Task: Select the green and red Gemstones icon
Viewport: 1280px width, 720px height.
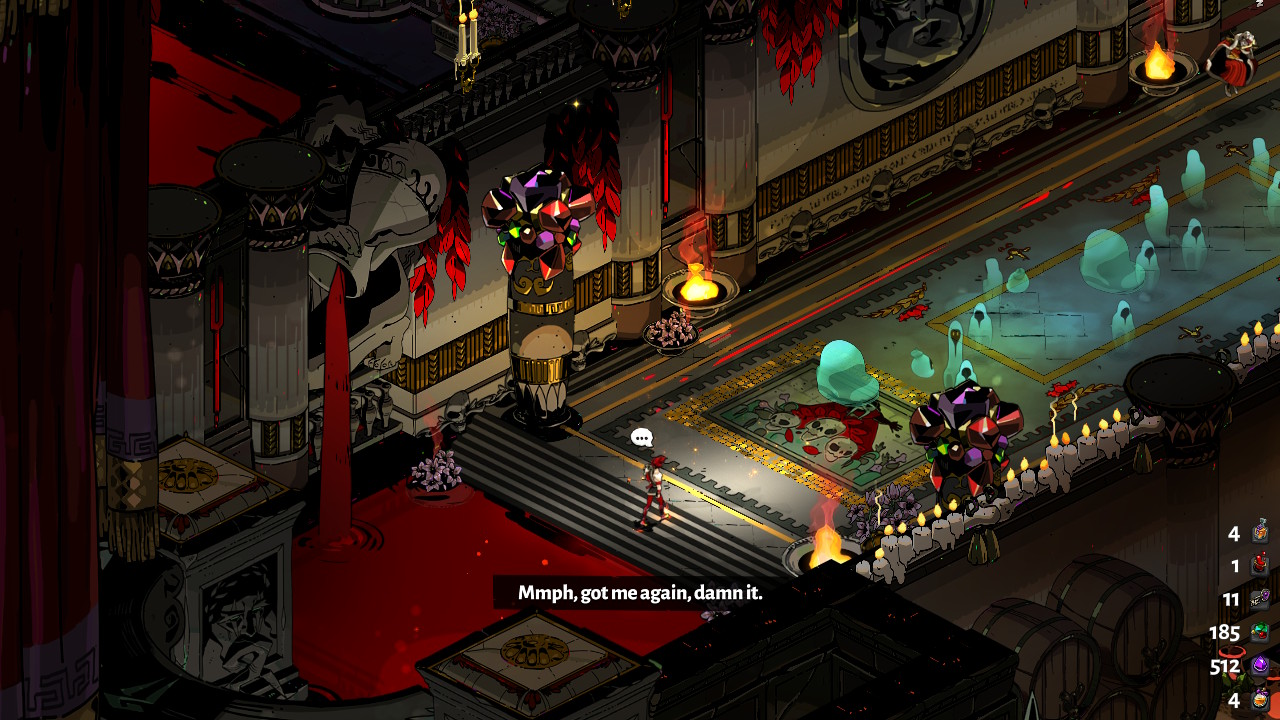Action: coord(1261,632)
